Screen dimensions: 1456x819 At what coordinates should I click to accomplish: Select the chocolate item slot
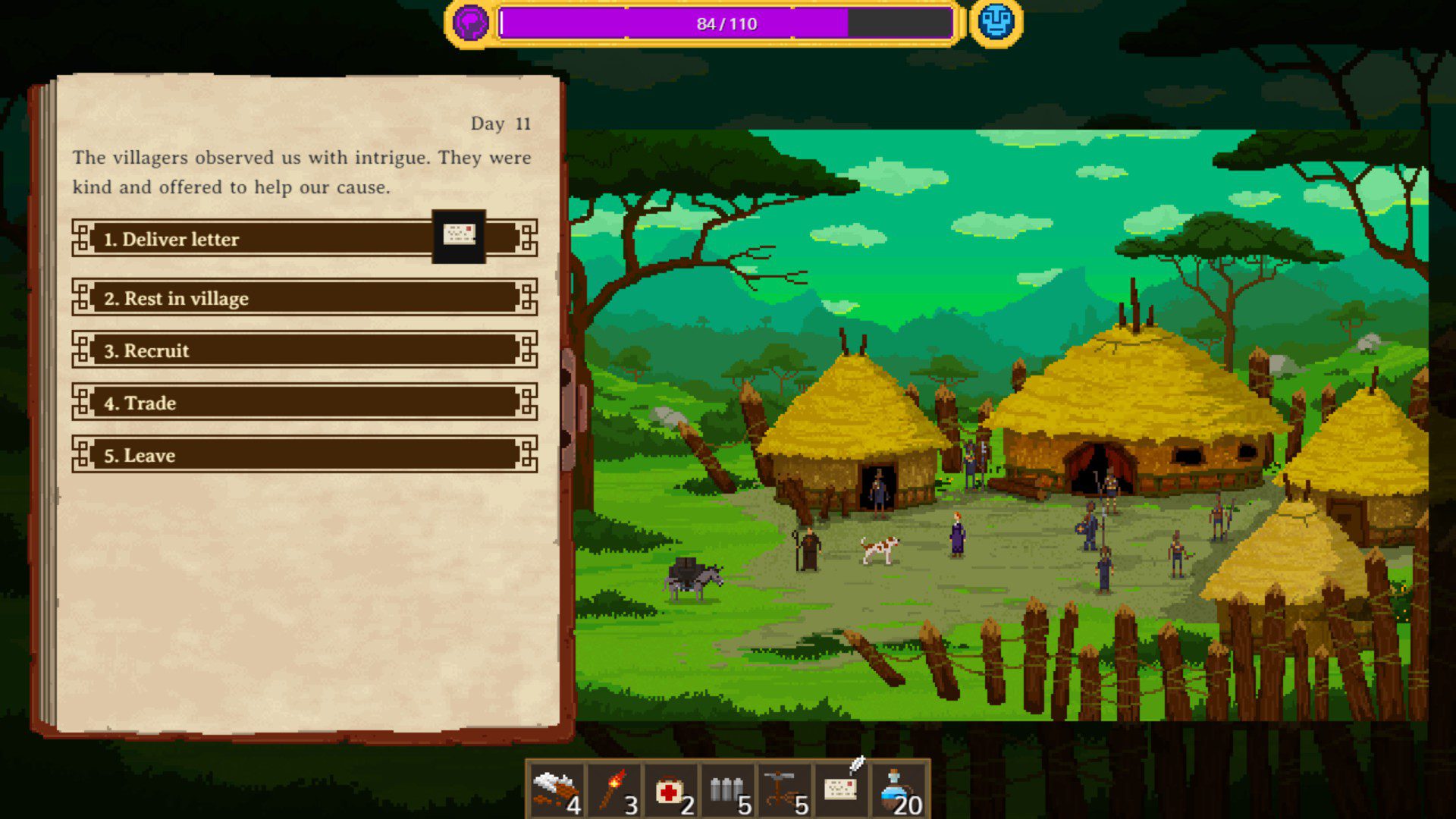pos(557,792)
